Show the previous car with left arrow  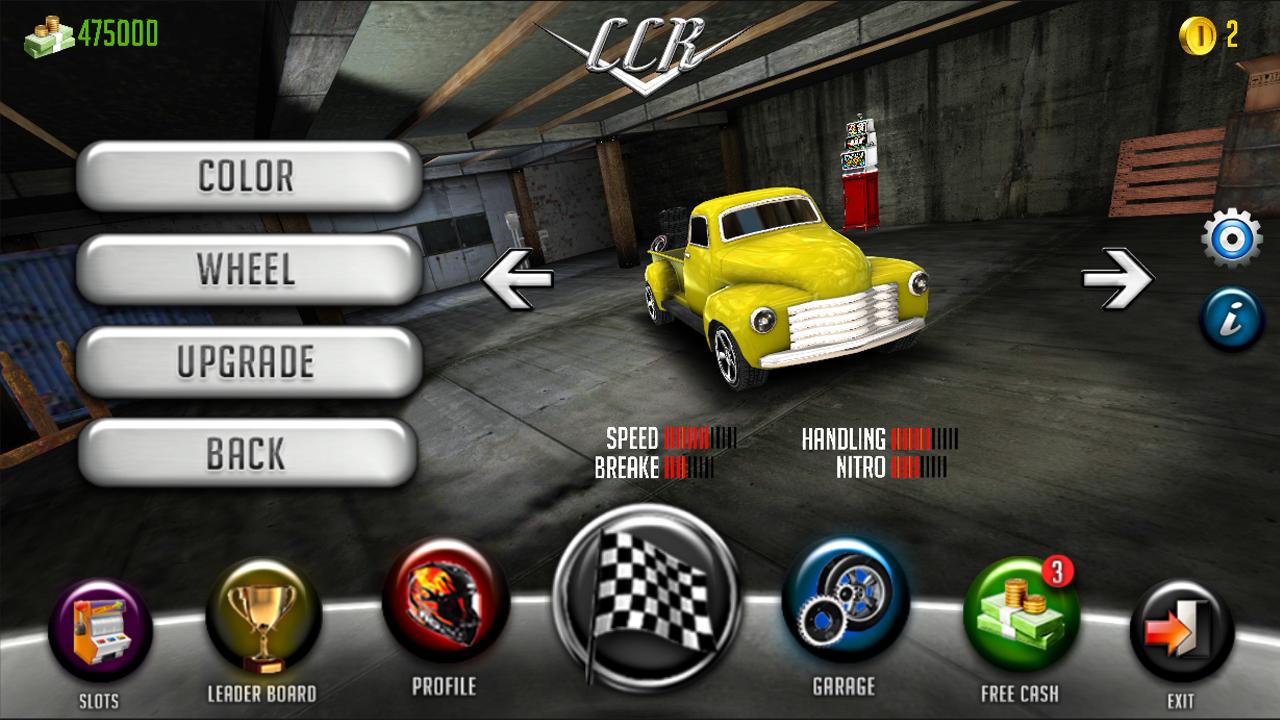pyautogui.click(x=517, y=277)
